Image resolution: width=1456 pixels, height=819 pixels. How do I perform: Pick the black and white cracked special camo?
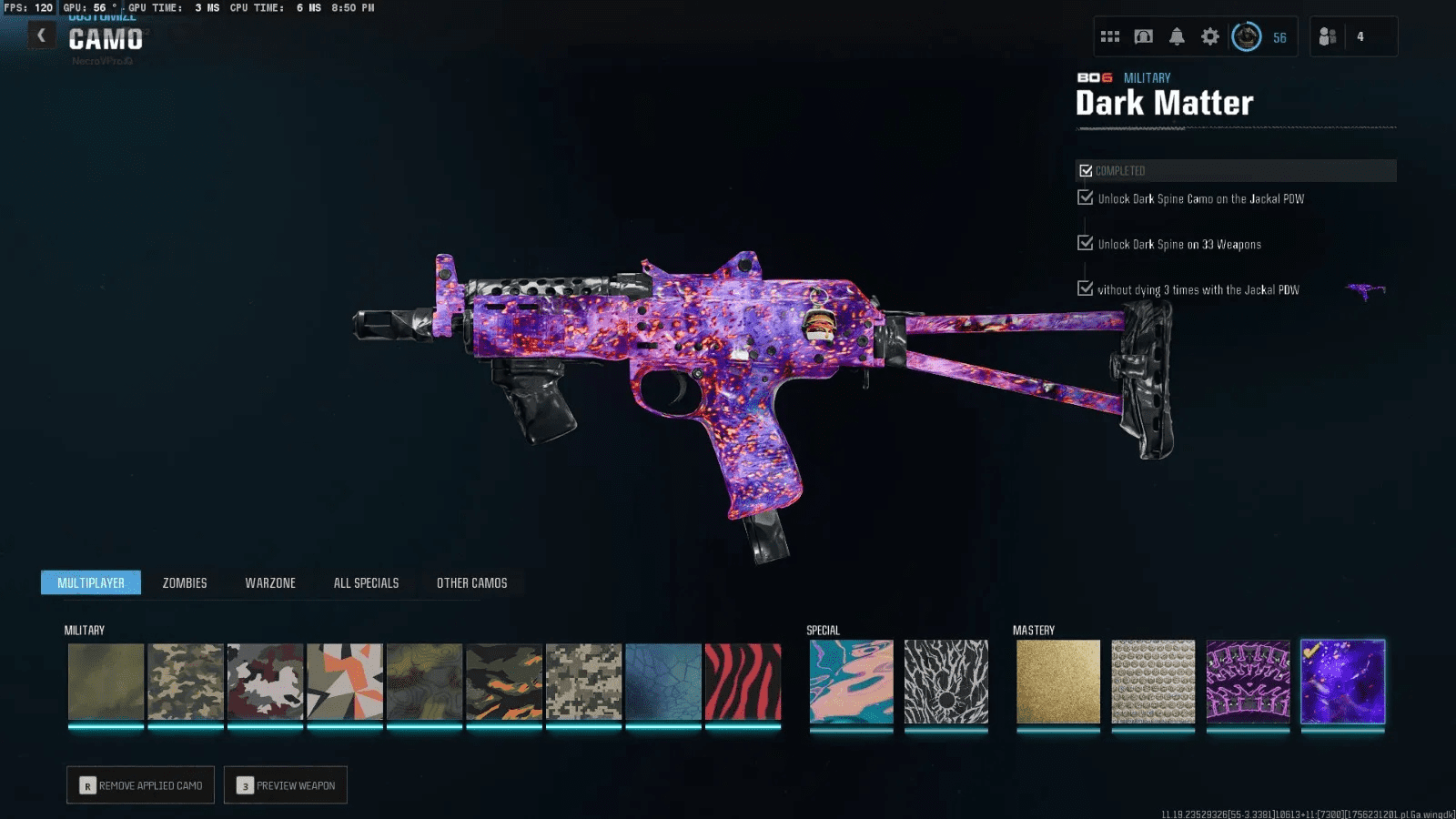click(945, 682)
